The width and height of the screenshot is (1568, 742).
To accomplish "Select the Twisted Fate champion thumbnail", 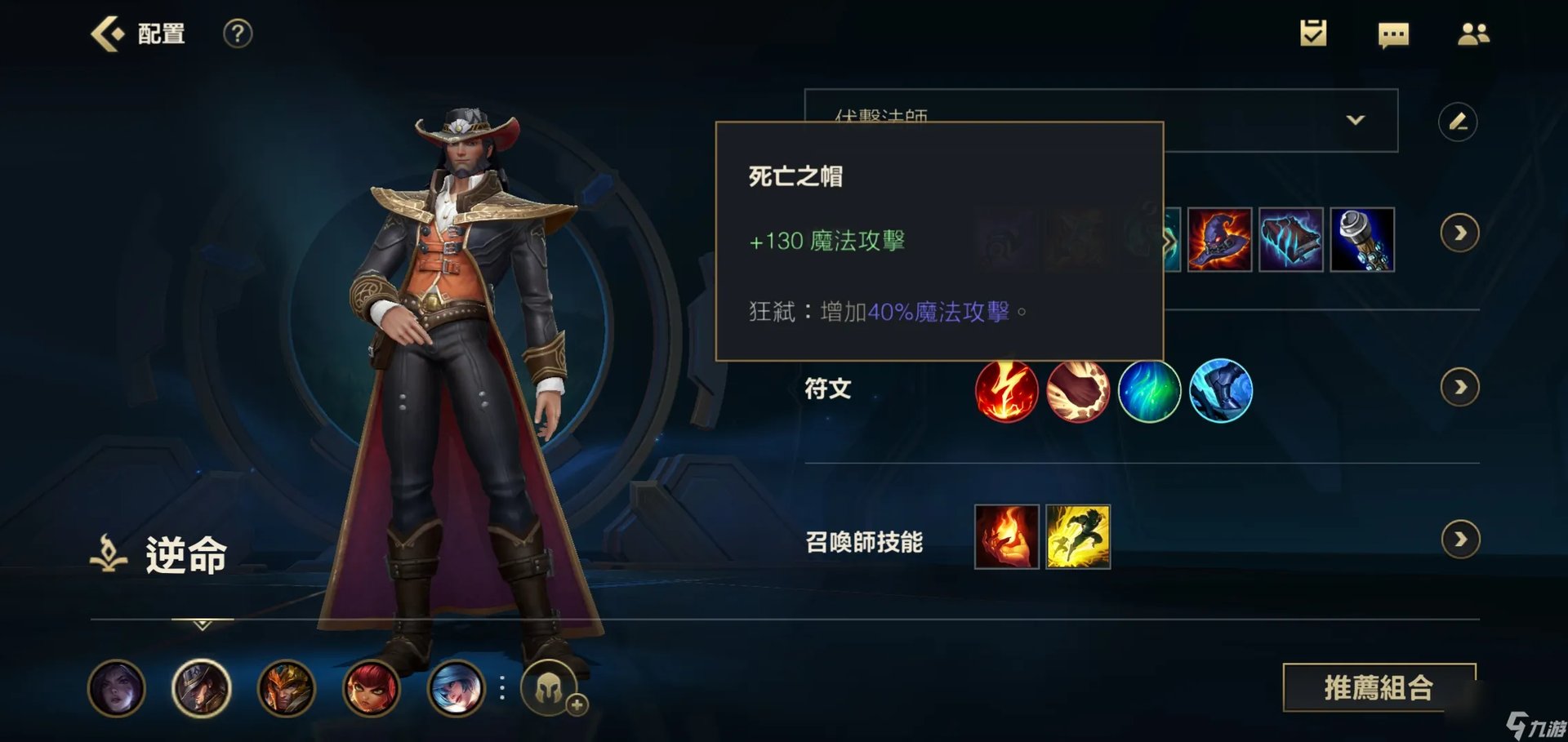I will pos(198,690).
